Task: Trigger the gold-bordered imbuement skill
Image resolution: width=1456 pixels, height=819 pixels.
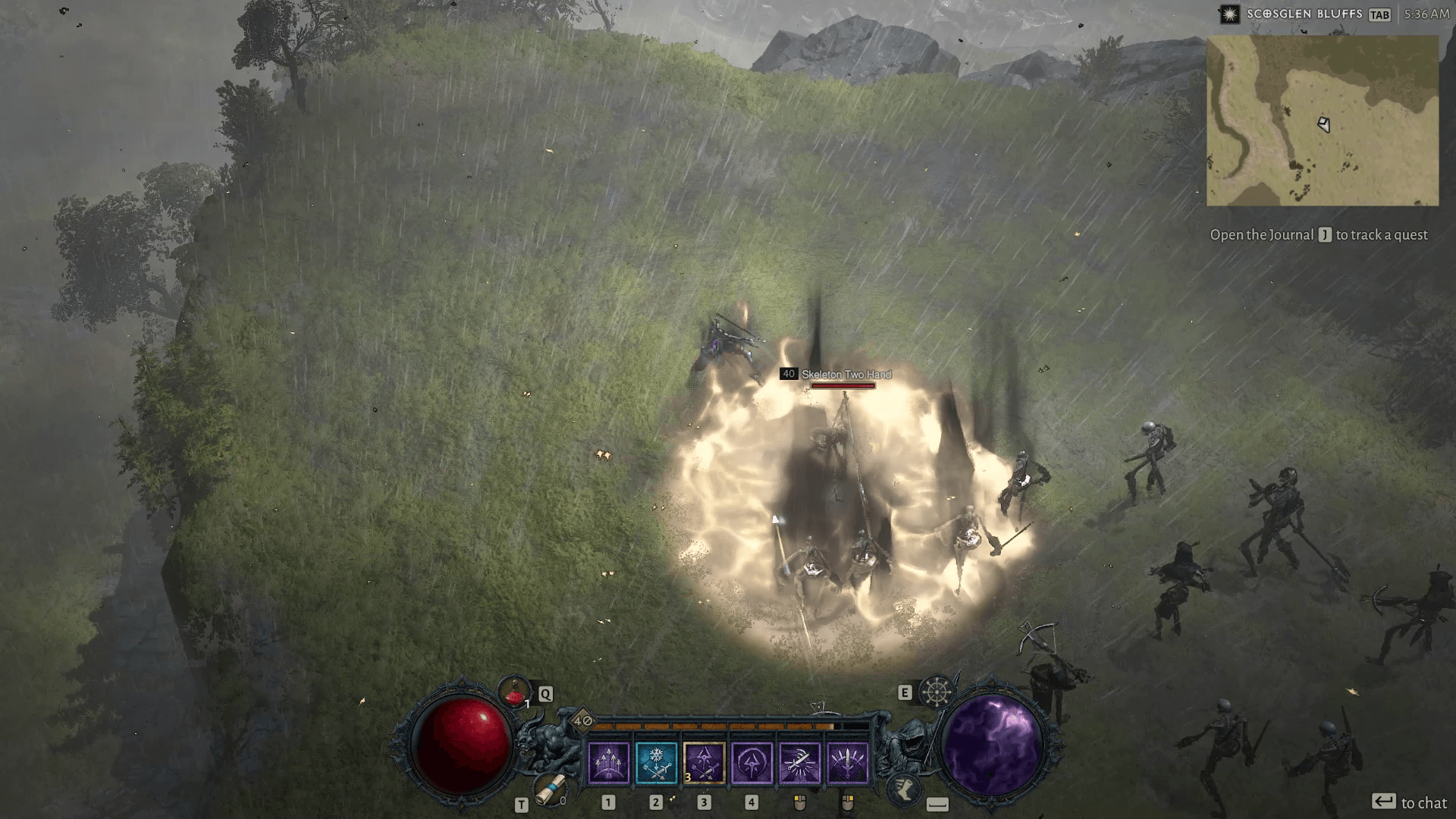Action: coord(704,762)
